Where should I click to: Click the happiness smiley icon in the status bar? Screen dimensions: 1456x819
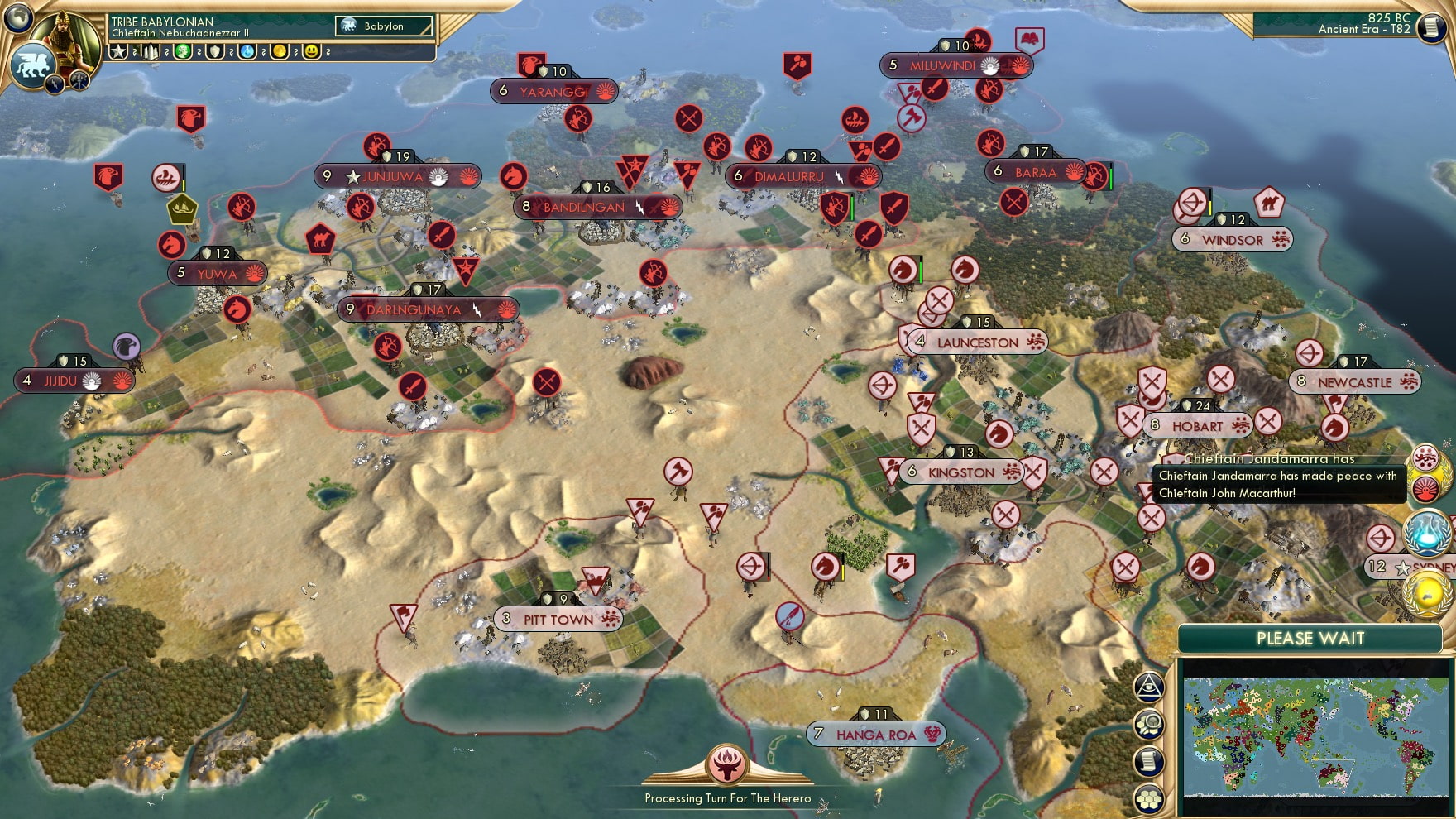[x=312, y=51]
